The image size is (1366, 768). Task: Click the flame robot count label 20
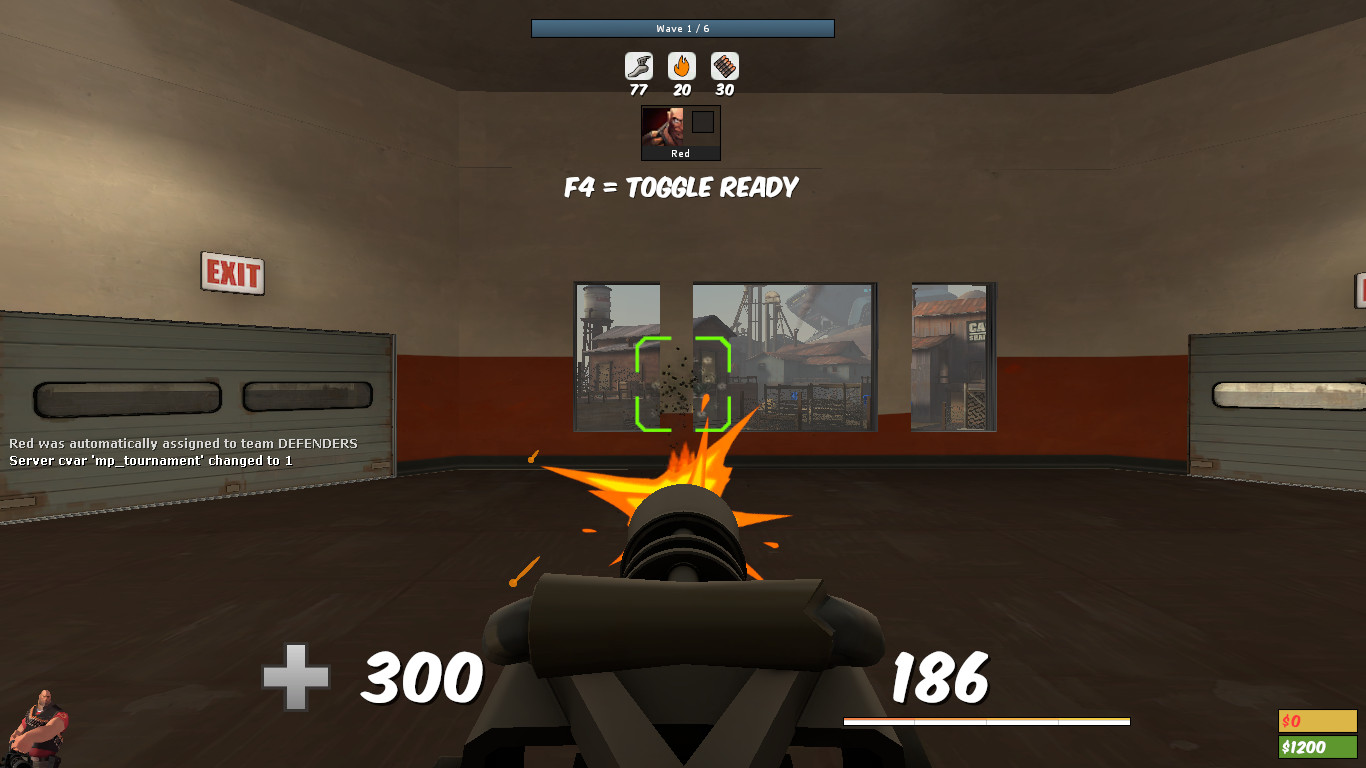[x=681, y=91]
